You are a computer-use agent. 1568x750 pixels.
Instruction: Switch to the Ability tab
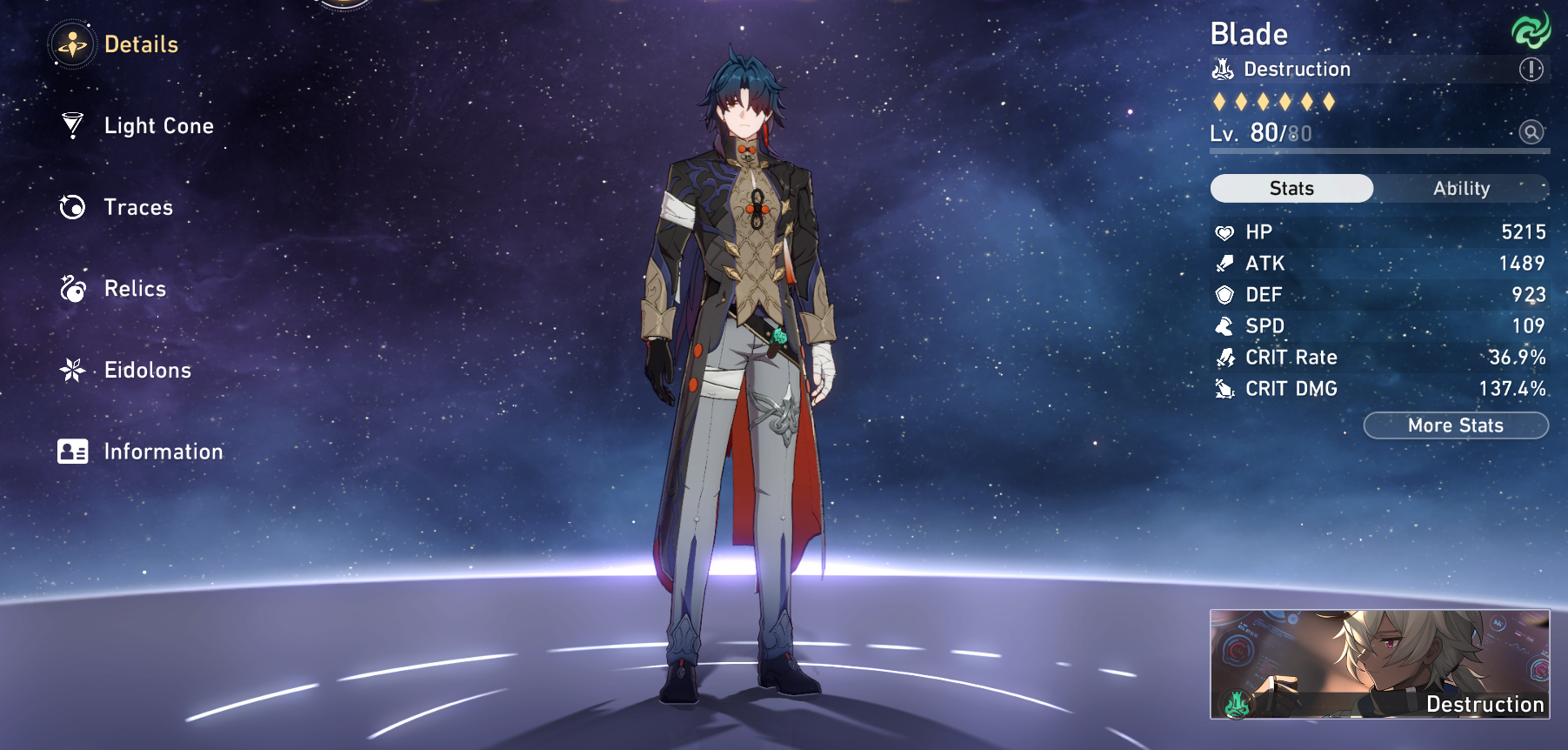pos(1461,188)
